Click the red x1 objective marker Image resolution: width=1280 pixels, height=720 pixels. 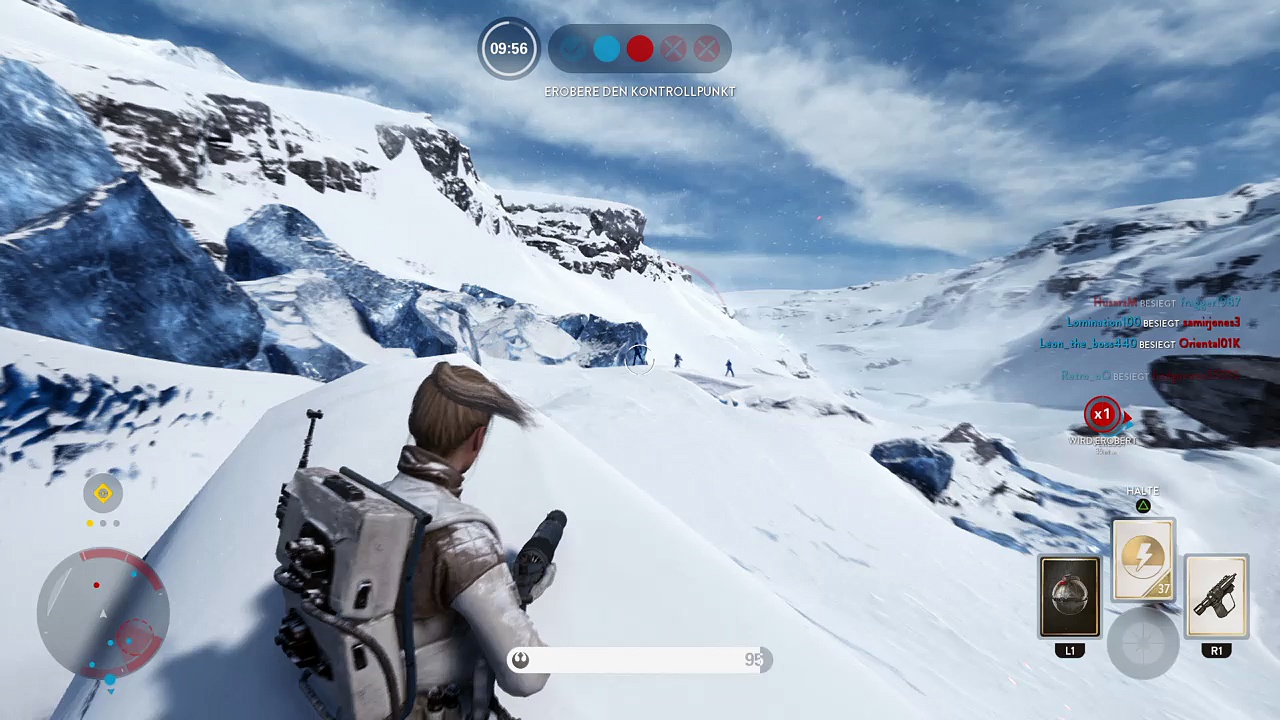pyautogui.click(x=1101, y=415)
